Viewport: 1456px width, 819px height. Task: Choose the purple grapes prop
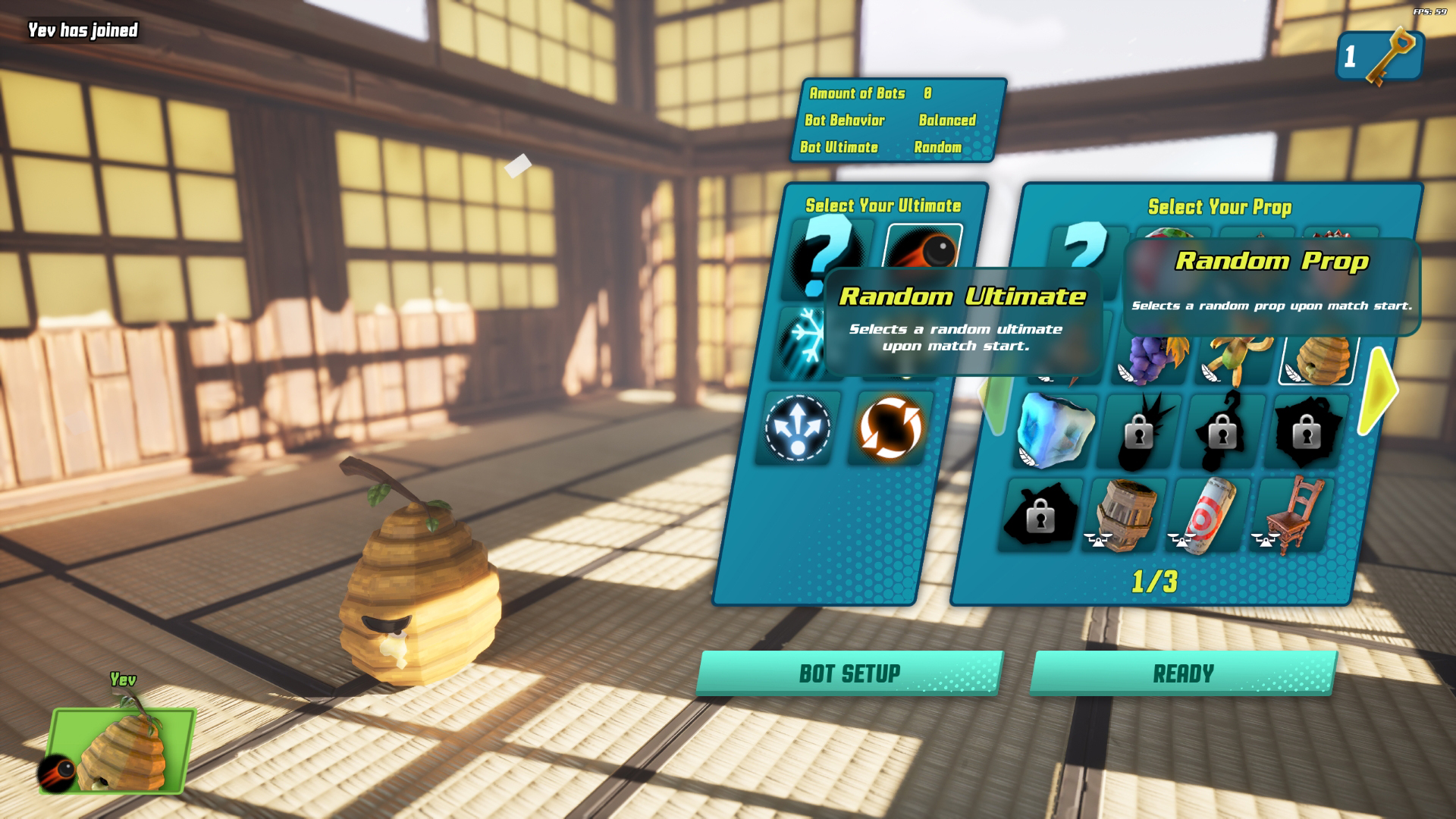point(1150,358)
